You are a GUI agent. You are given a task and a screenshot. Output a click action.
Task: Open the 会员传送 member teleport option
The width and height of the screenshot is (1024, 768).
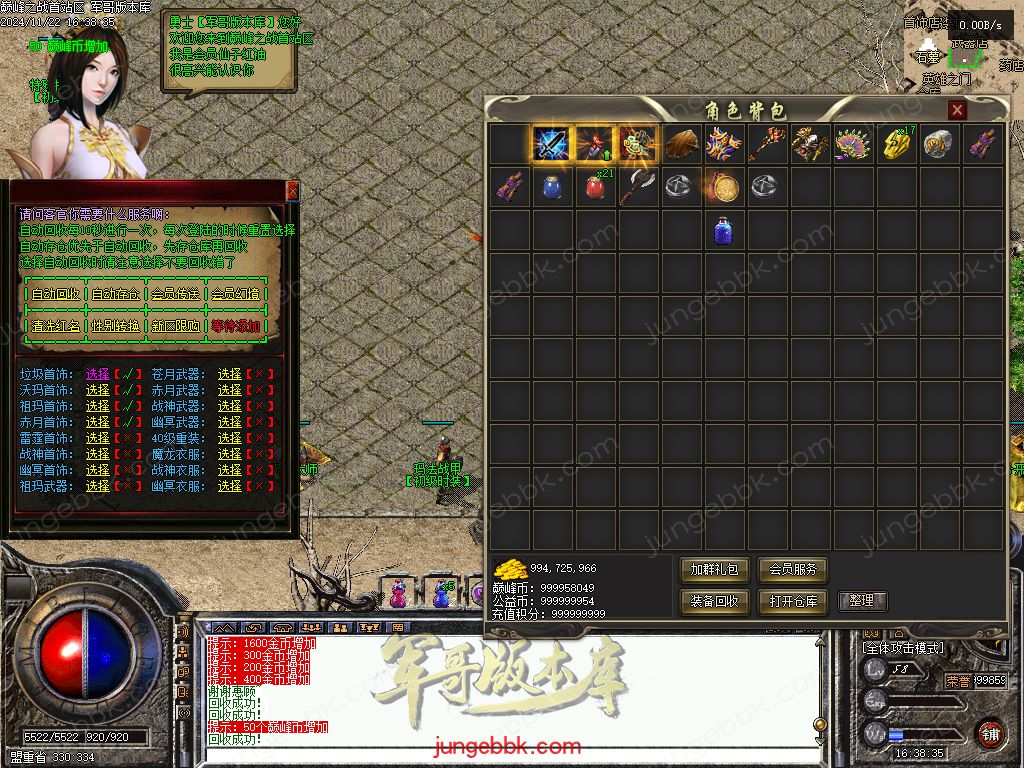[175, 294]
